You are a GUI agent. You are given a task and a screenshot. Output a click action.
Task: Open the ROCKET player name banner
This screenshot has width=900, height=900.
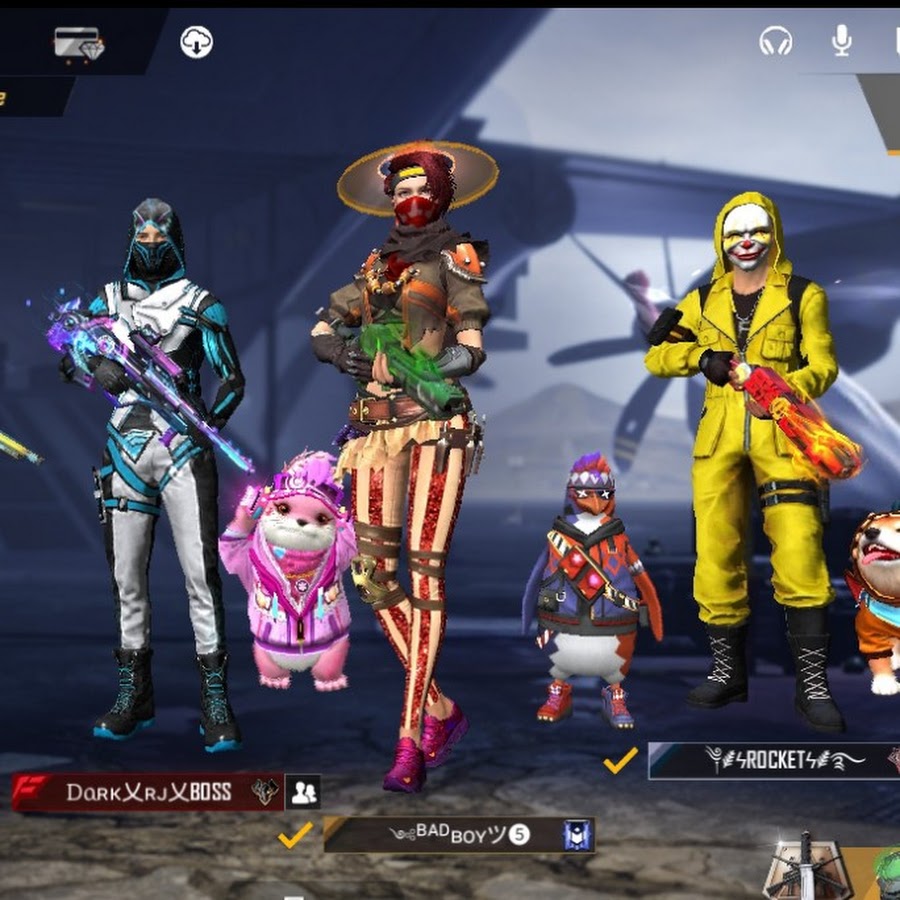770,761
